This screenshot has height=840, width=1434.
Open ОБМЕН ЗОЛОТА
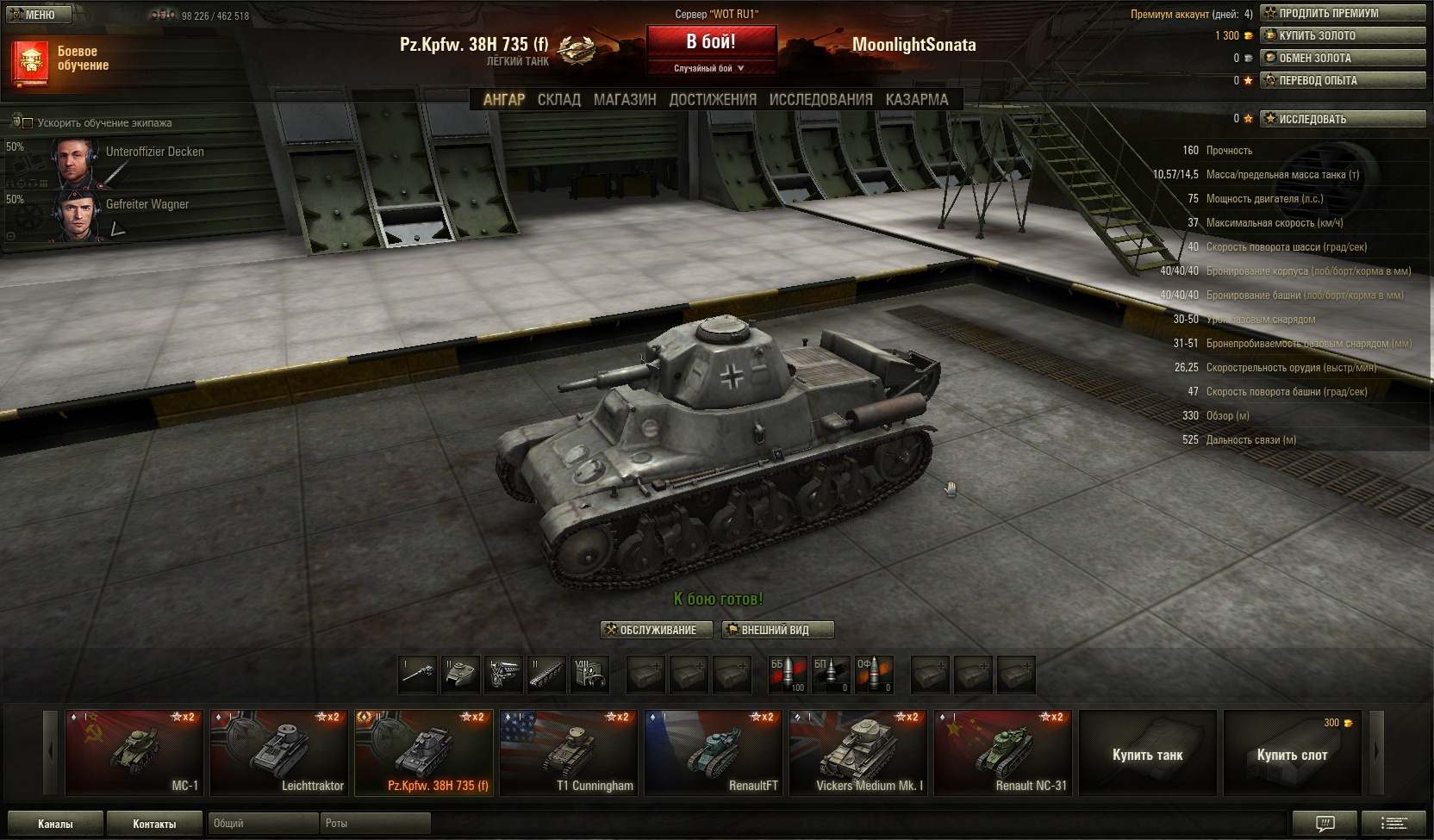pos(1342,58)
